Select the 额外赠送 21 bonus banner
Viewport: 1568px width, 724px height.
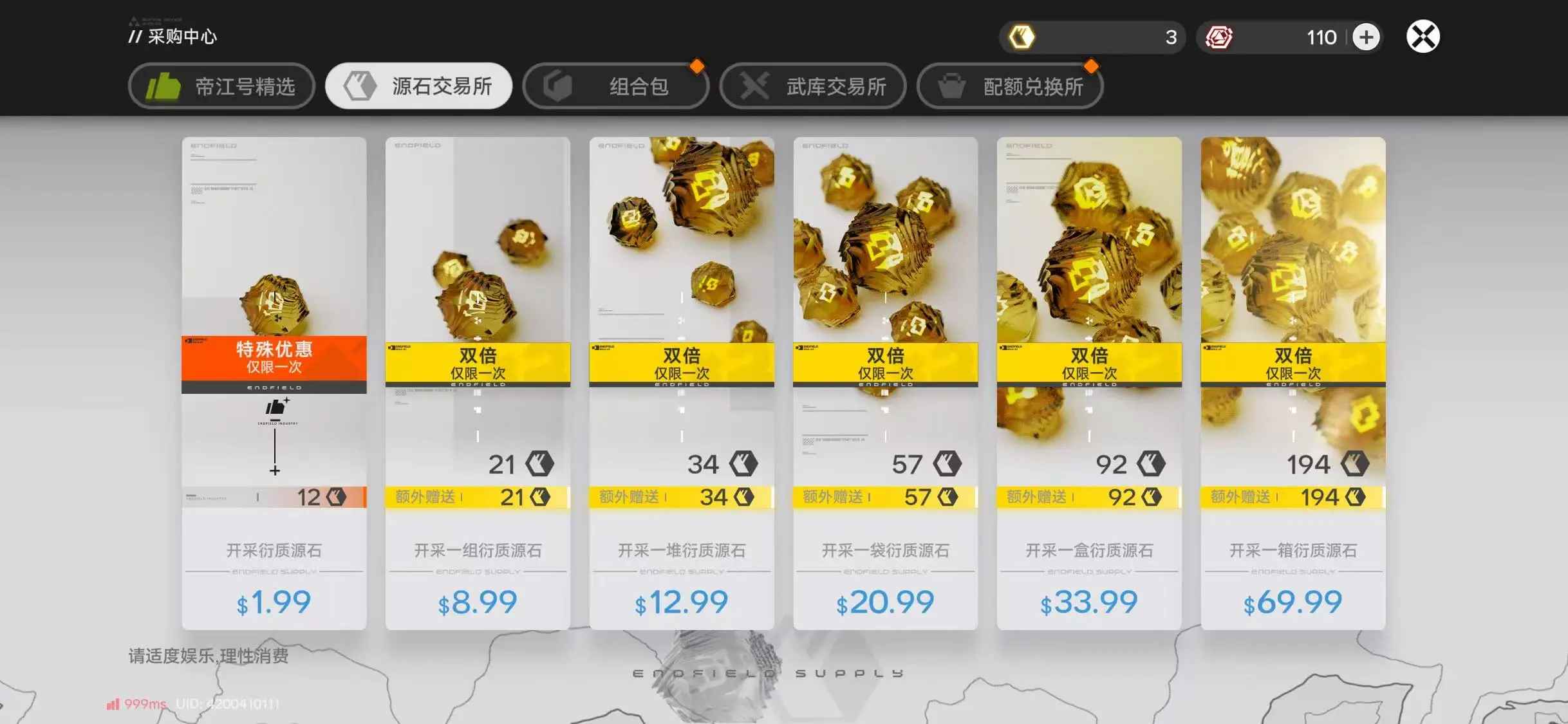point(477,496)
